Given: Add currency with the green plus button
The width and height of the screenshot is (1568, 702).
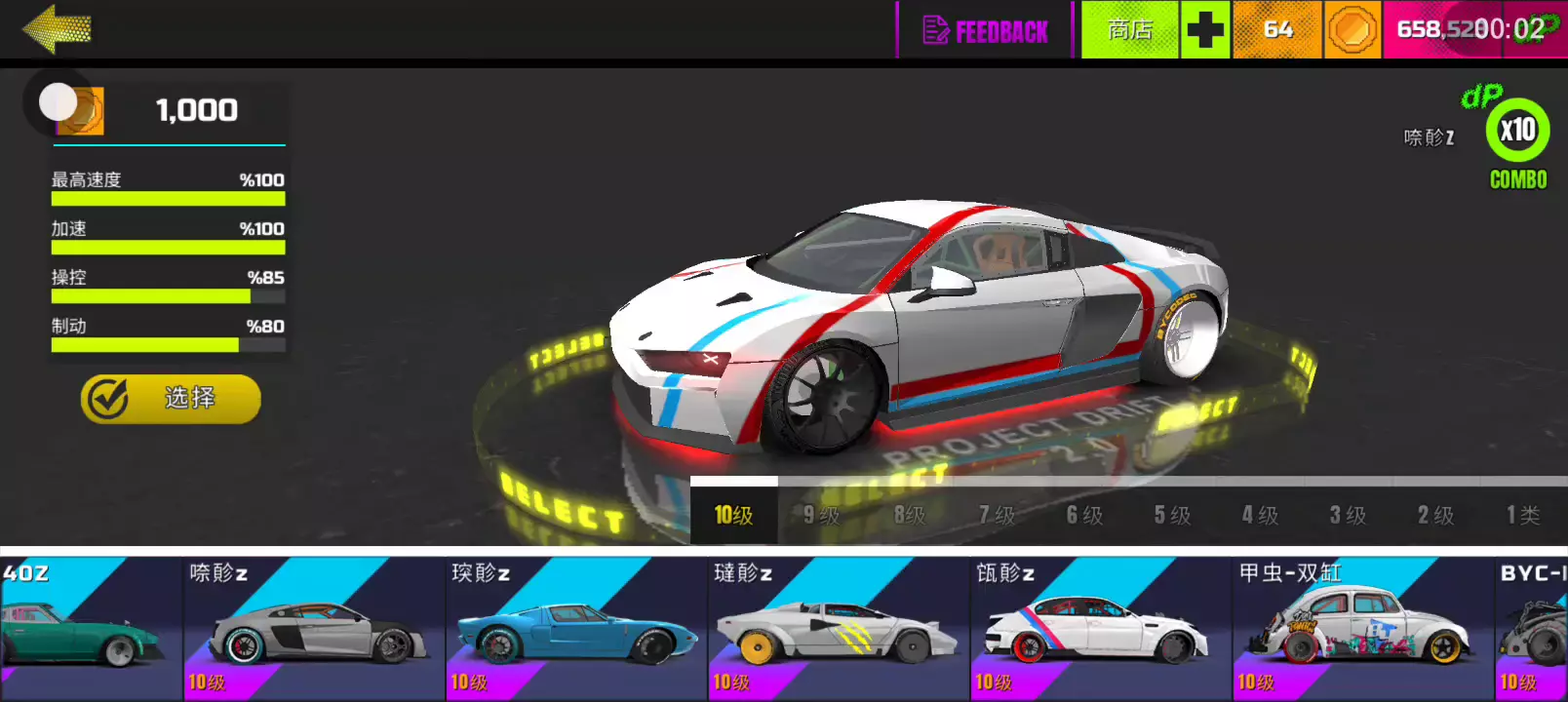Looking at the screenshot, I should 1205,30.
